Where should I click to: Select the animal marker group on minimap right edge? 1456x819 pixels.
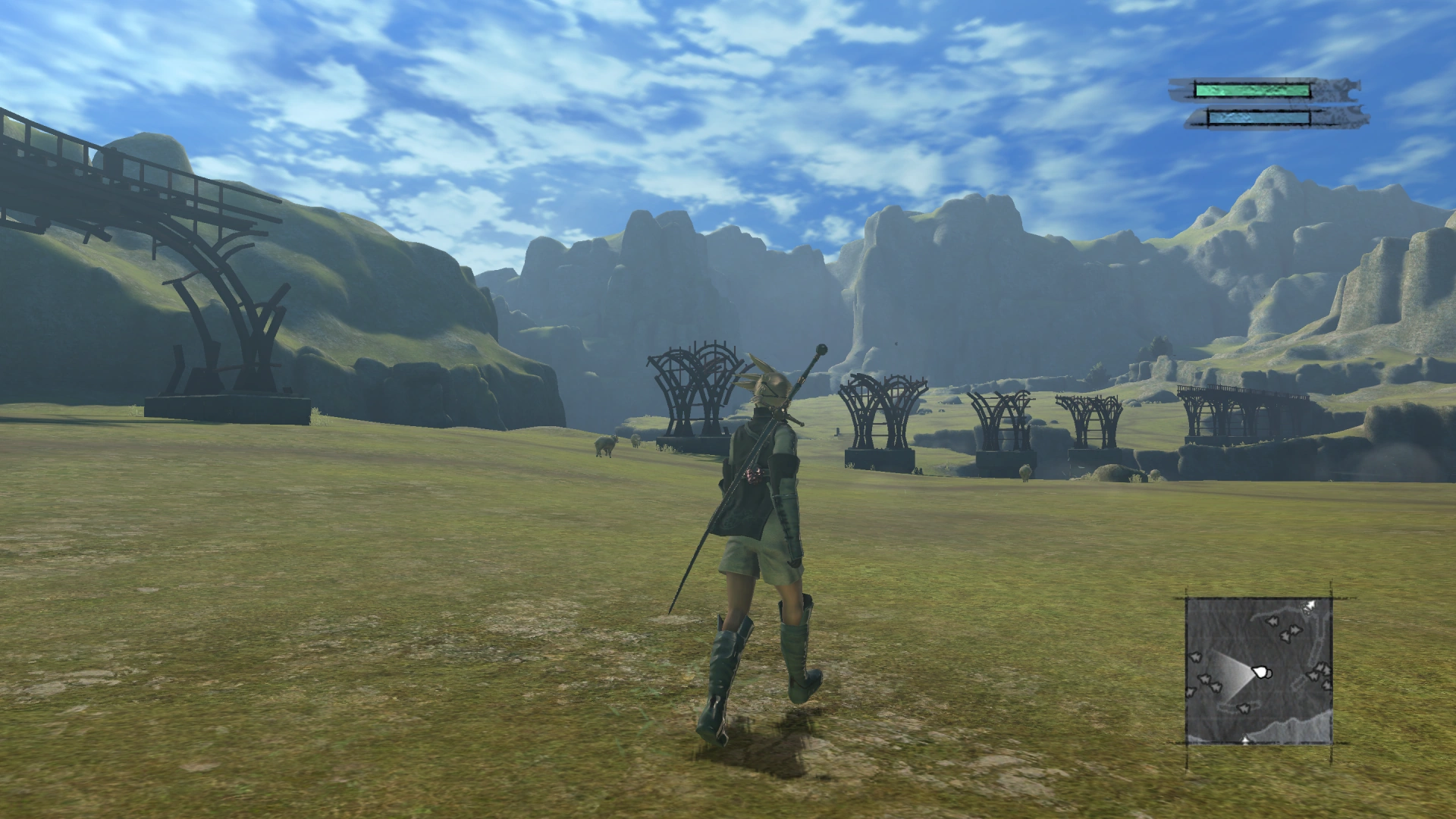pyautogui.click(x=1320, y=672)
